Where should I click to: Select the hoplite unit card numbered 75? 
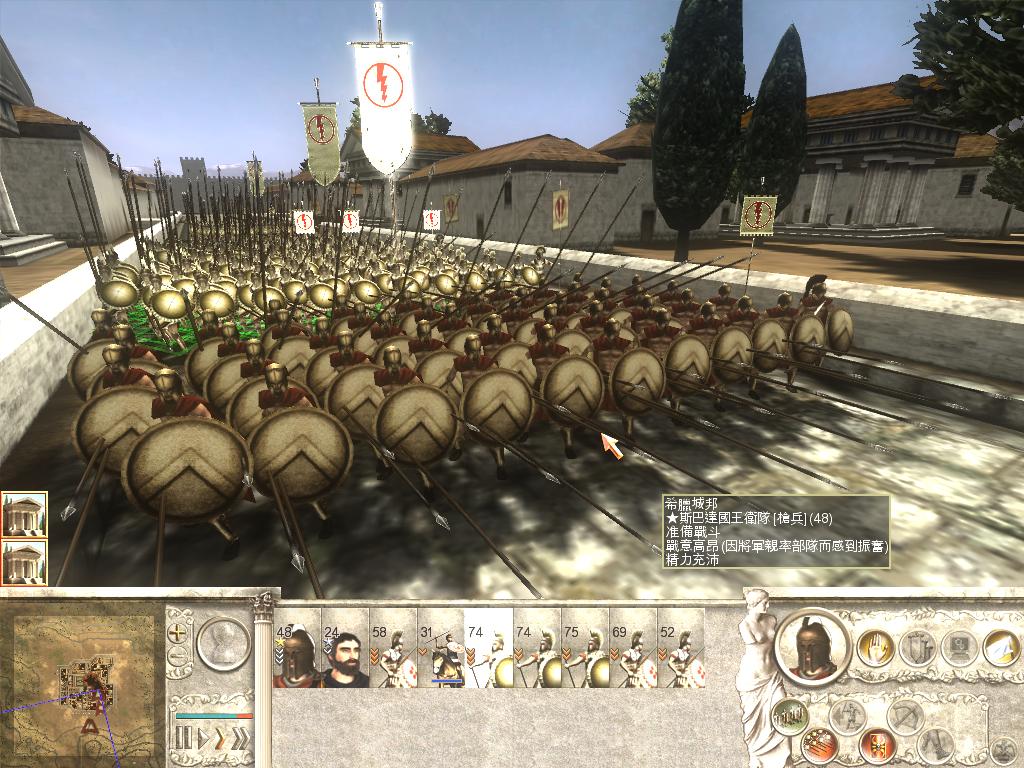click(x=585, y=656)
